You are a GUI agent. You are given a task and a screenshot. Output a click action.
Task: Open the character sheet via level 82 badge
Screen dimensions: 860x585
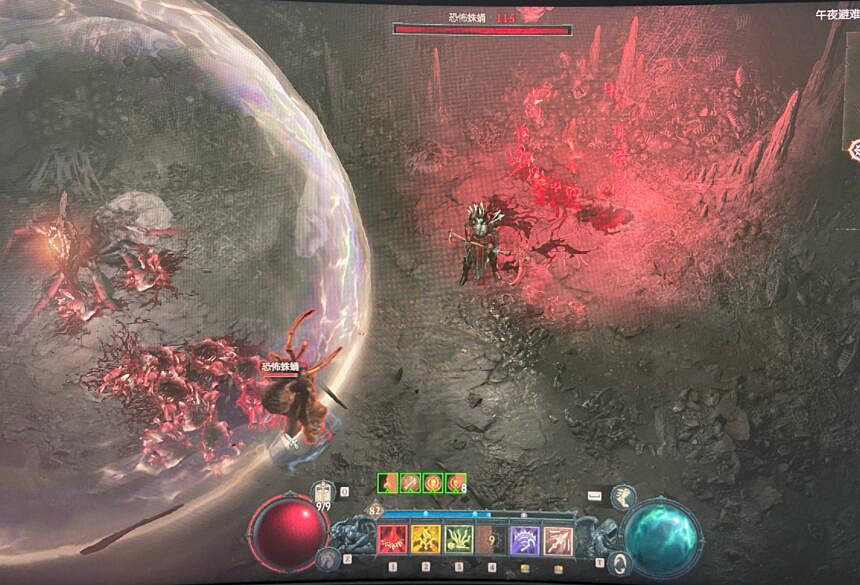tap(376, 509)
